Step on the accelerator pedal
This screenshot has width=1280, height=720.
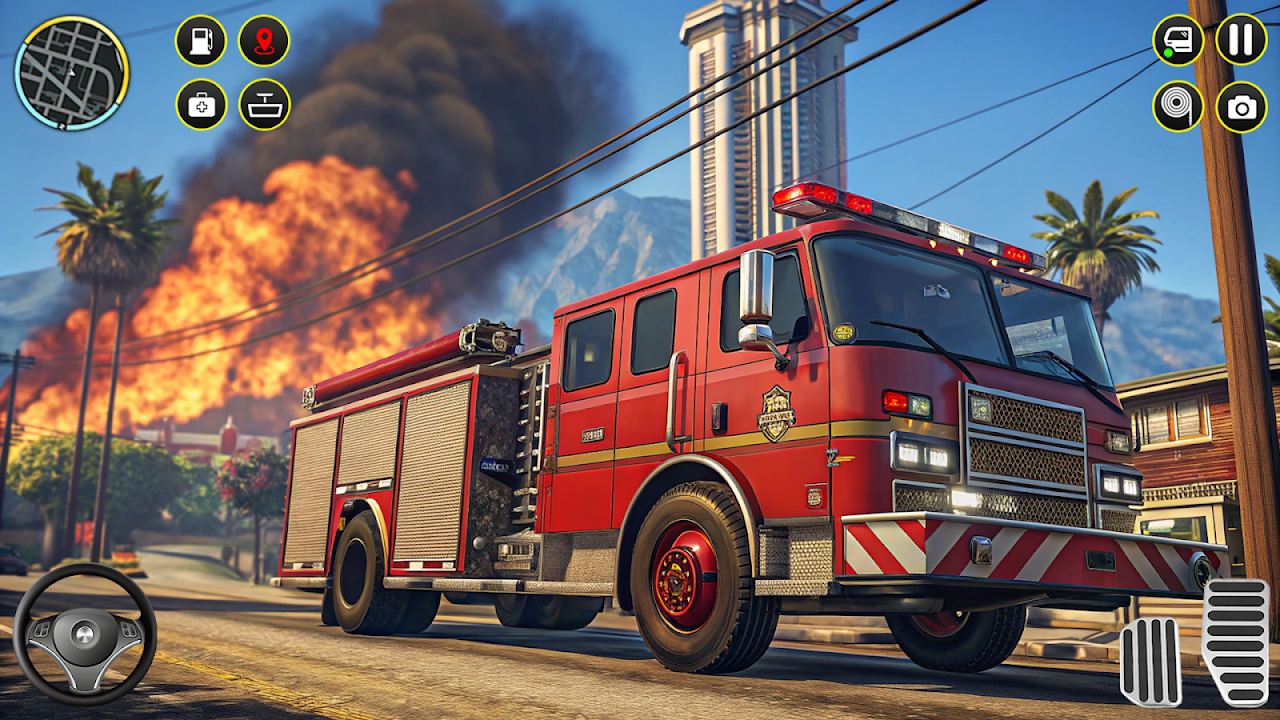[x=1234, y=641]
